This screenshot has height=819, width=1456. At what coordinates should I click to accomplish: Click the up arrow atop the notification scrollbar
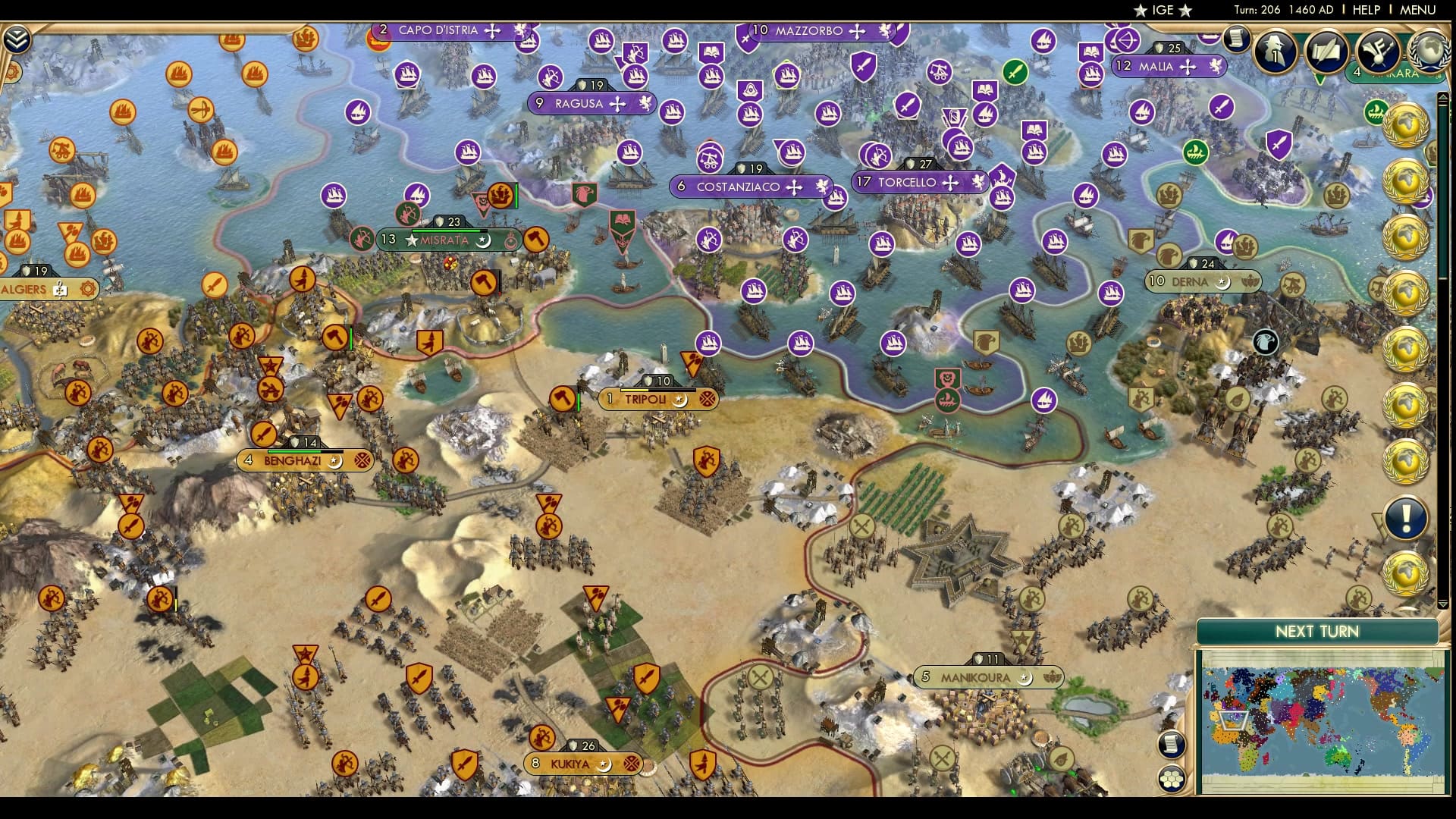1442,97
